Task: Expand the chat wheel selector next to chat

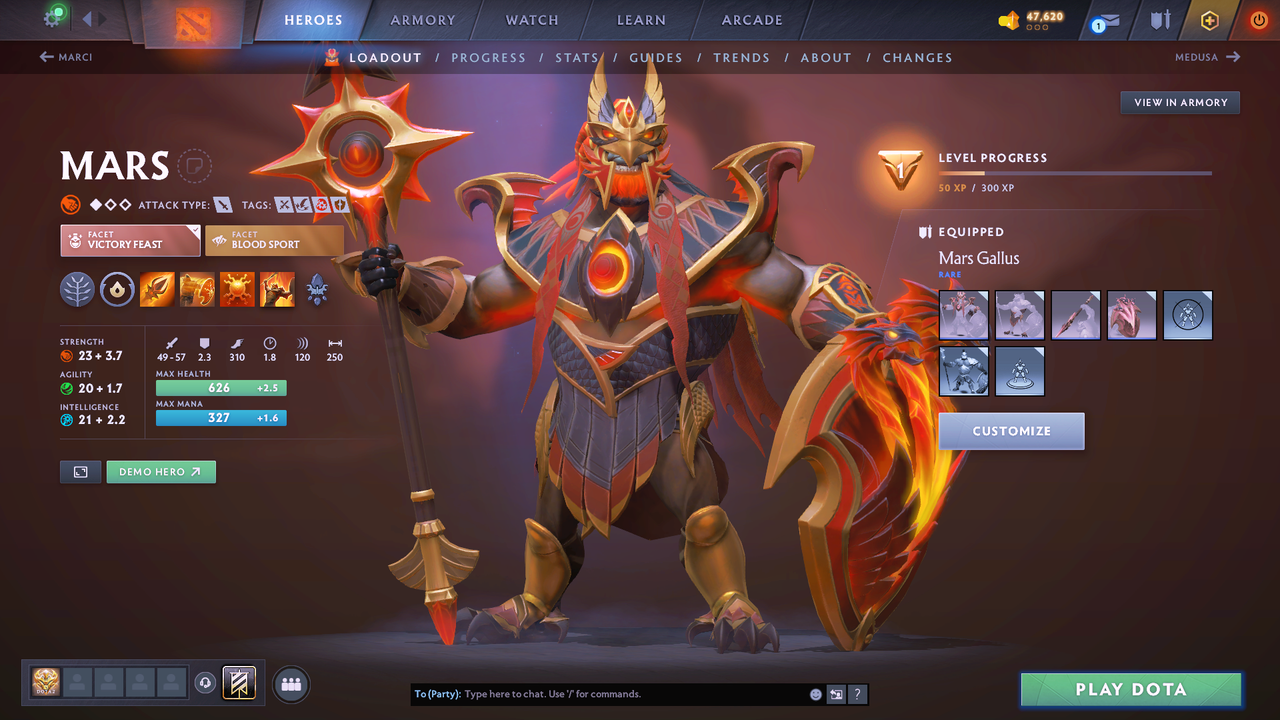Action: [x=836, y=693]
